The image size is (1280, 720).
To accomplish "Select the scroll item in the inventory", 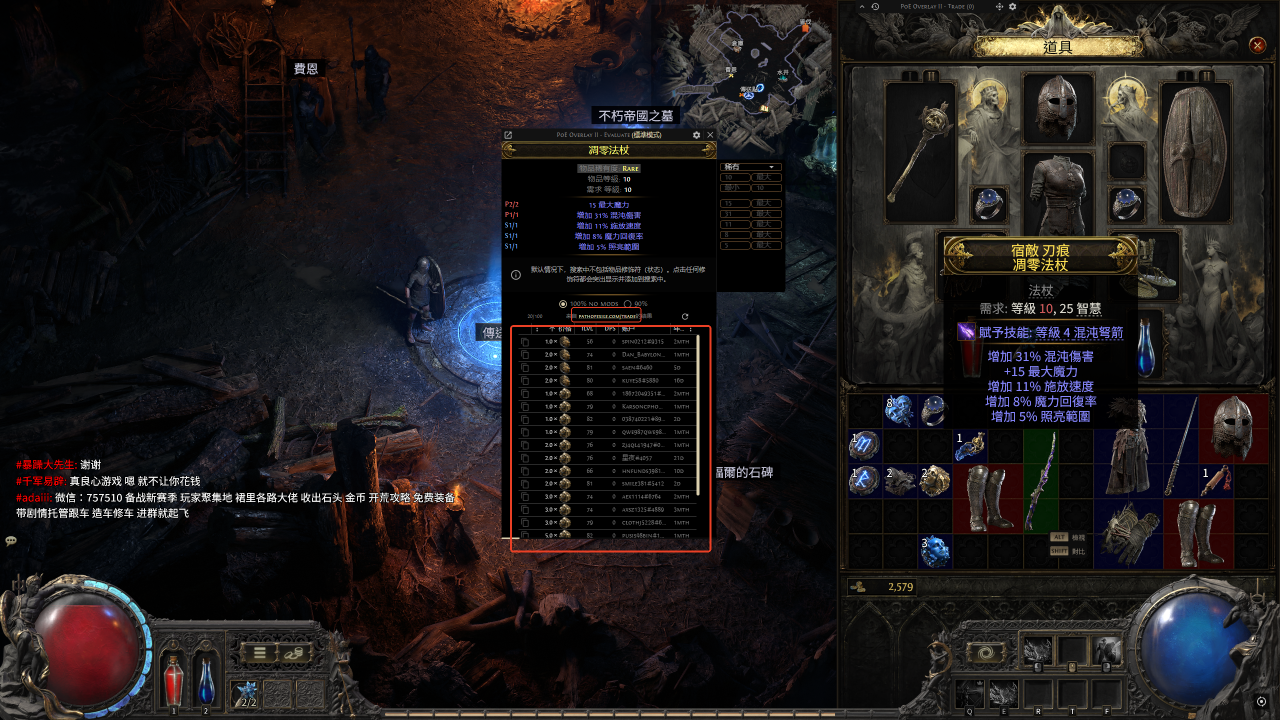I will point(1215,480).
